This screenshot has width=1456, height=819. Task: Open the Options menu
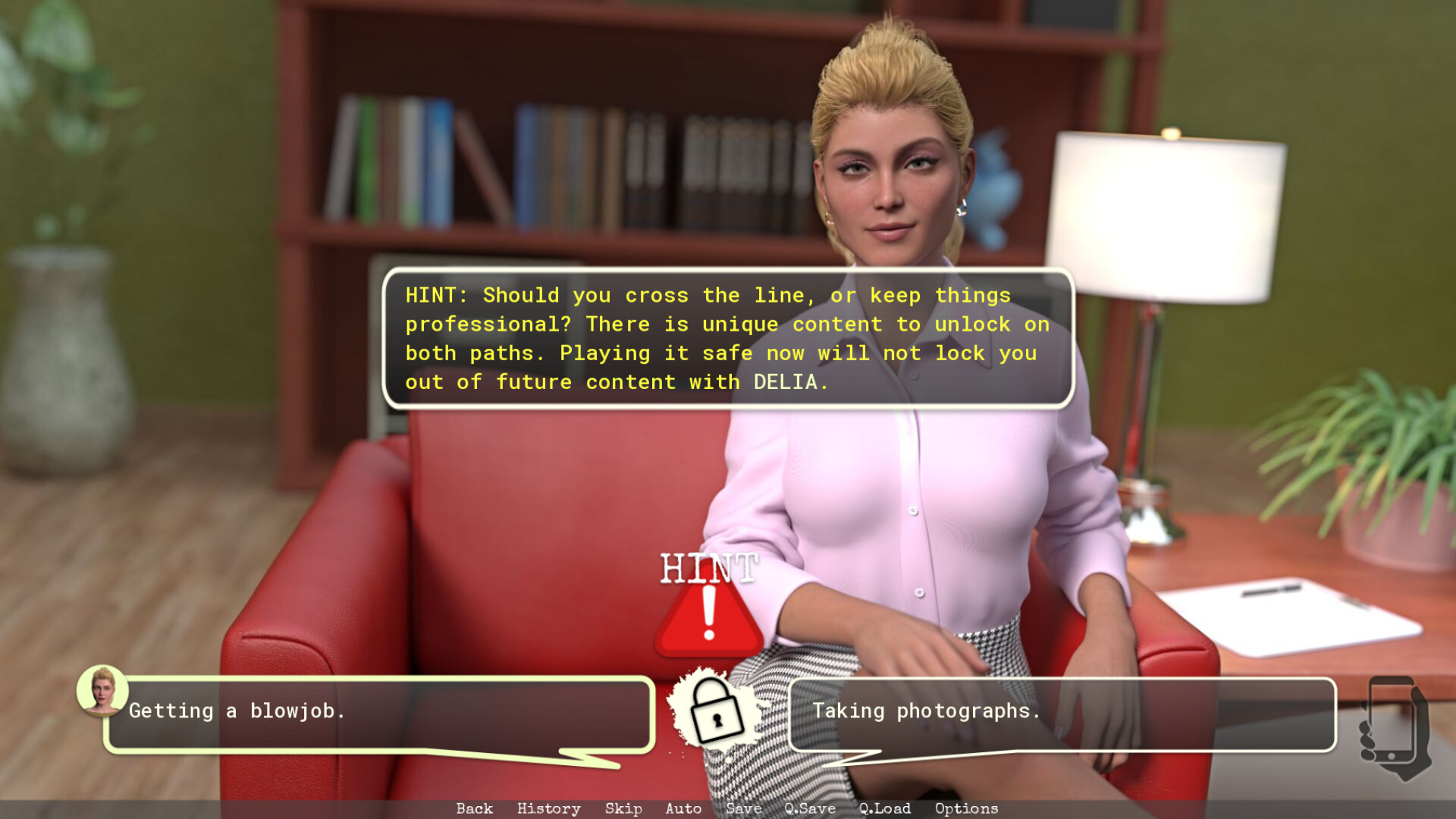pyautogui.click(x=965, y=808)
